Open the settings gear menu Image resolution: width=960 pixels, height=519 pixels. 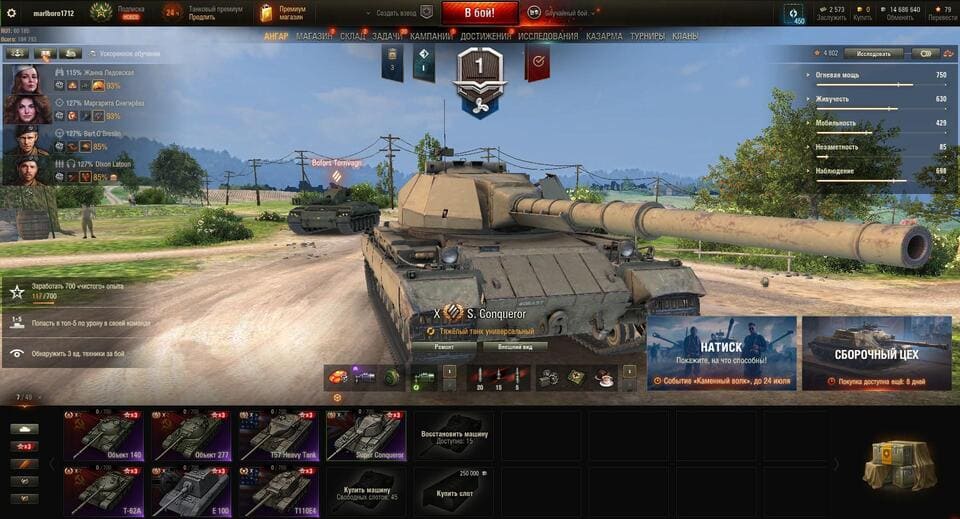(x=12, y=13)
